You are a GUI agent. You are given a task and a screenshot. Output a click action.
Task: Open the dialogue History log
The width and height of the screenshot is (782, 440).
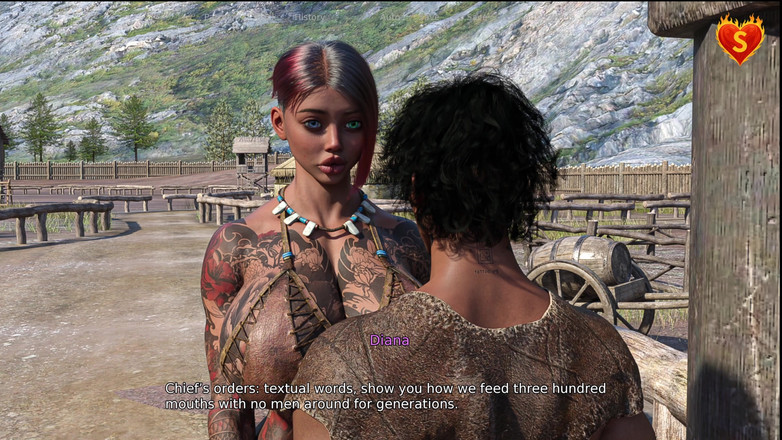(x=308, y=16)
